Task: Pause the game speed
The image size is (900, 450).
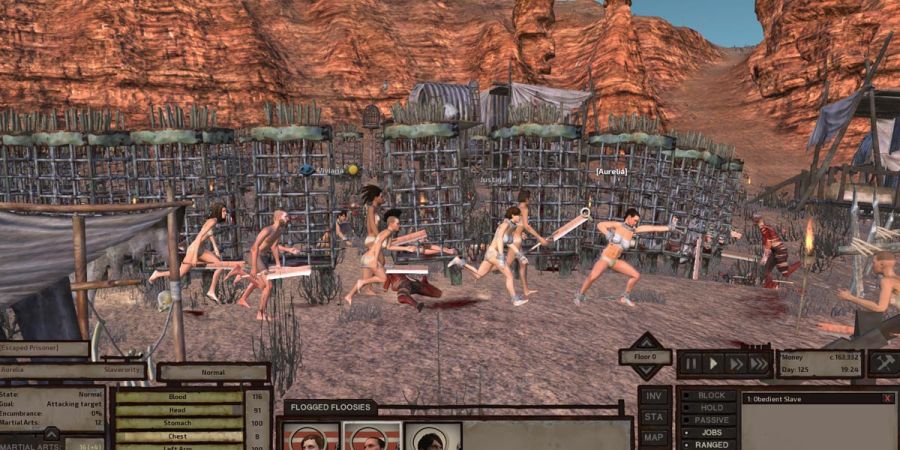Action: [691, 363]
